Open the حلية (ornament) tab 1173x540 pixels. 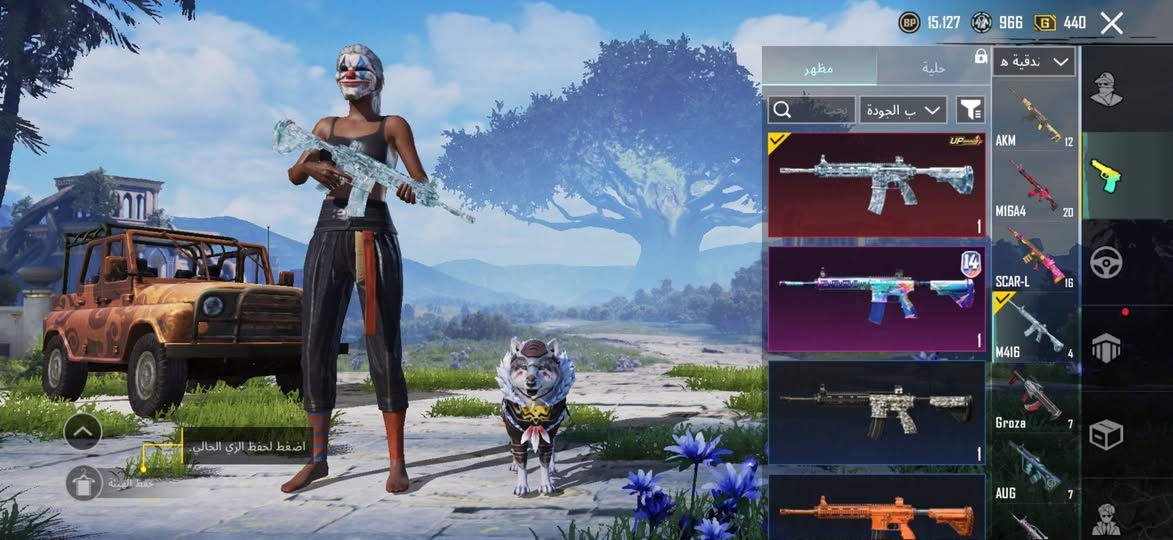pos(933,68)
